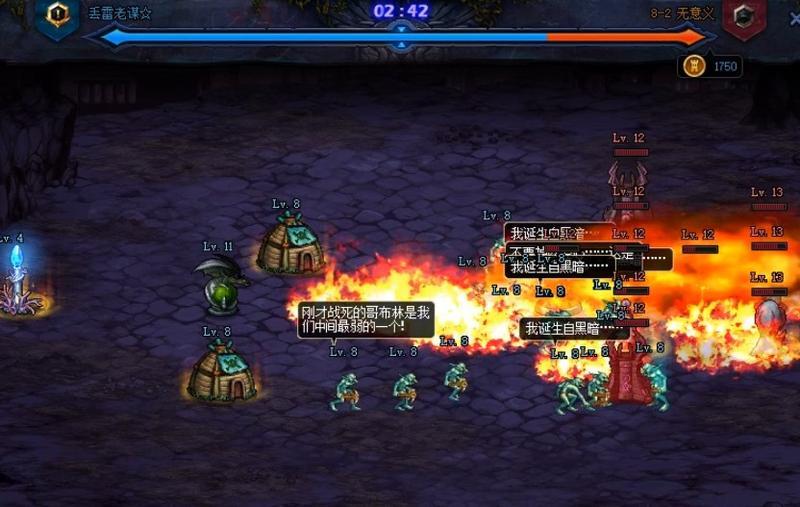Select the red enemy badge beside 无意义
This screenshot has height=507, width=800.
coord(743,16)
